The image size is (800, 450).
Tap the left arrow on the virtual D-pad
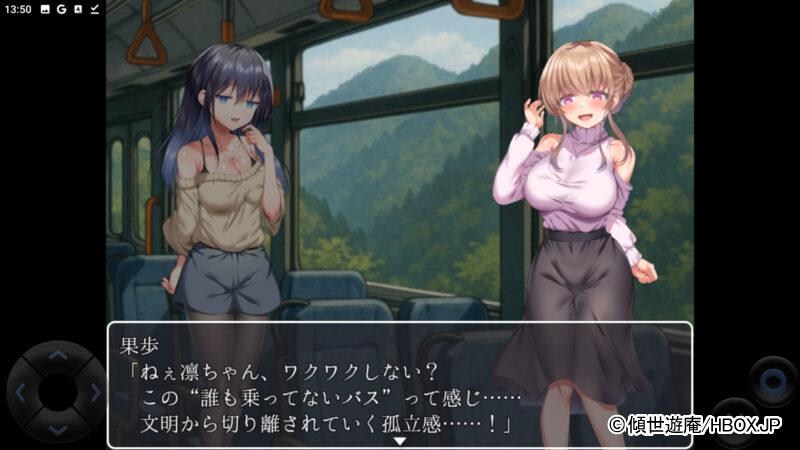[x=21, y=392]
